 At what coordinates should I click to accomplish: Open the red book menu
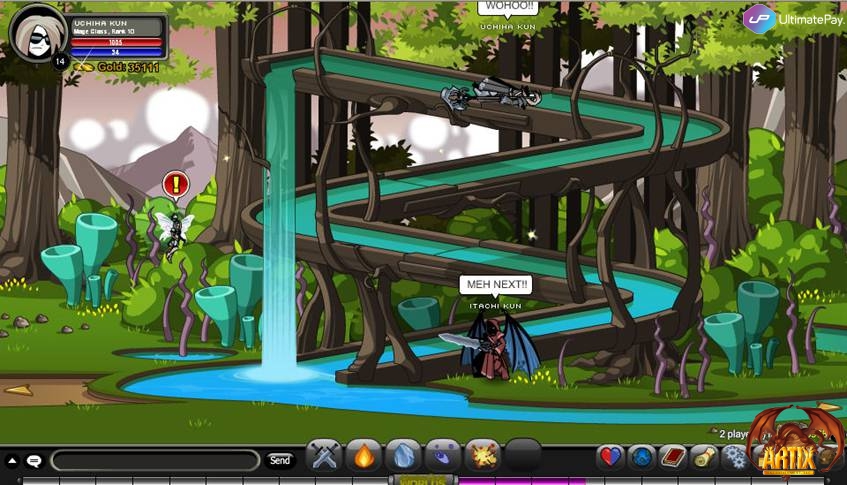click(x=673, y=458)
